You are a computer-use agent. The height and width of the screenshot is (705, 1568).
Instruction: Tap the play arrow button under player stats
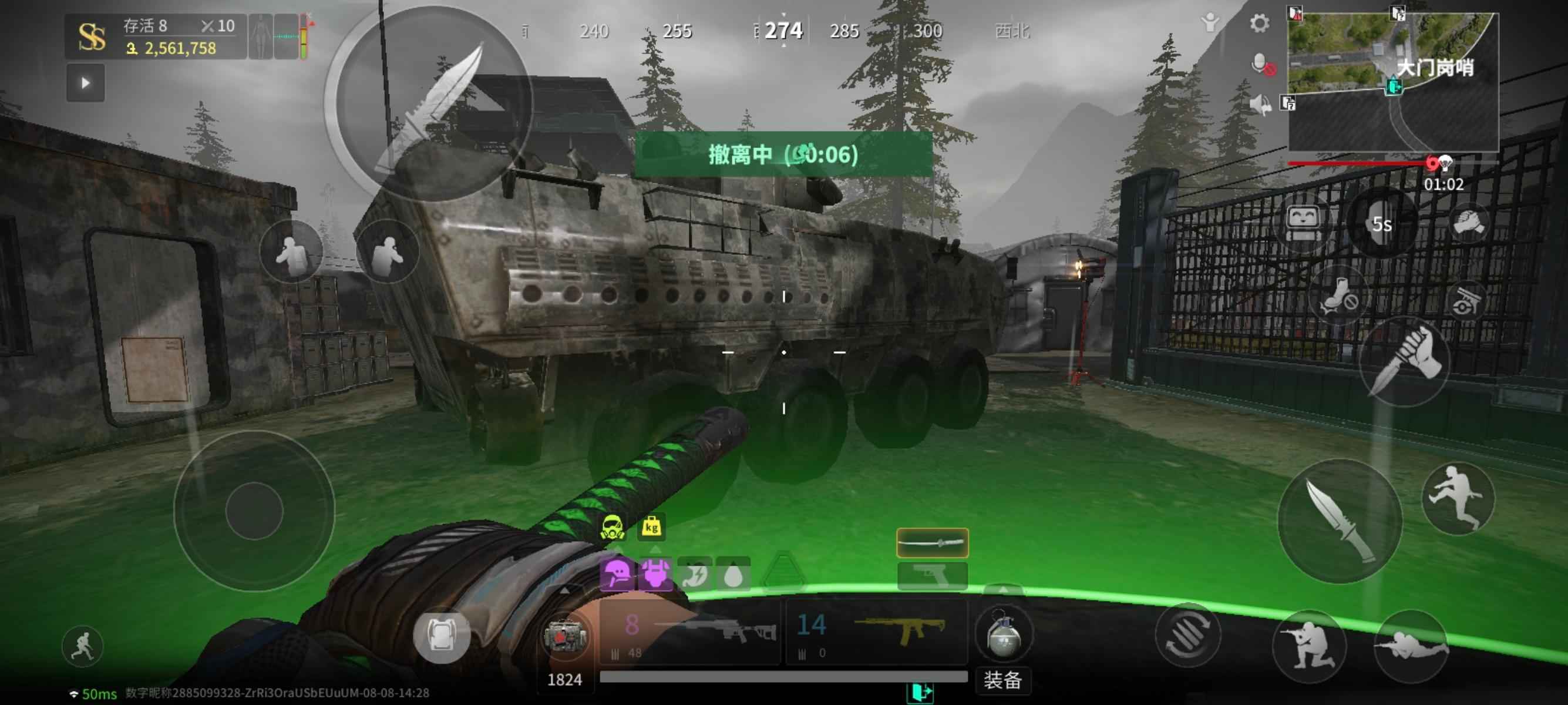point(85,83)
